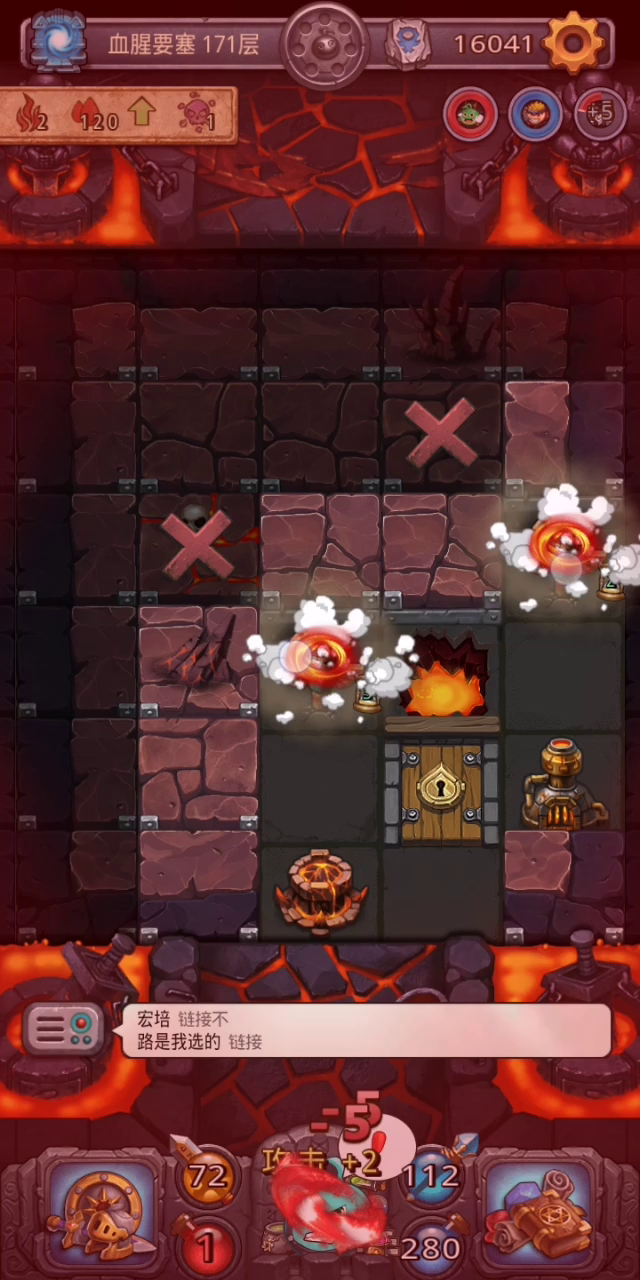This screenshot has width=640, height=1280.
Task: Open the round emblem at top center
Action: (321, 45)
